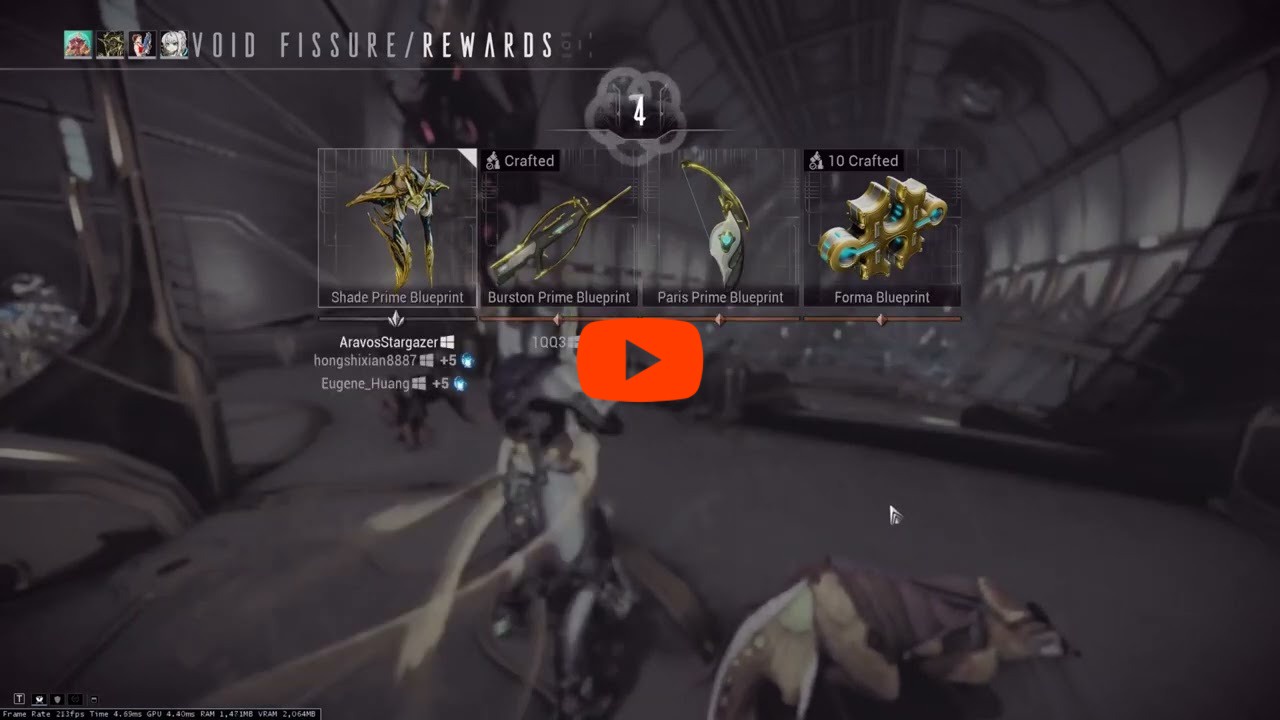The image size is (1280, 720).
Task: Click the reward countdown timer showing 4
Action: coord(640,112)
